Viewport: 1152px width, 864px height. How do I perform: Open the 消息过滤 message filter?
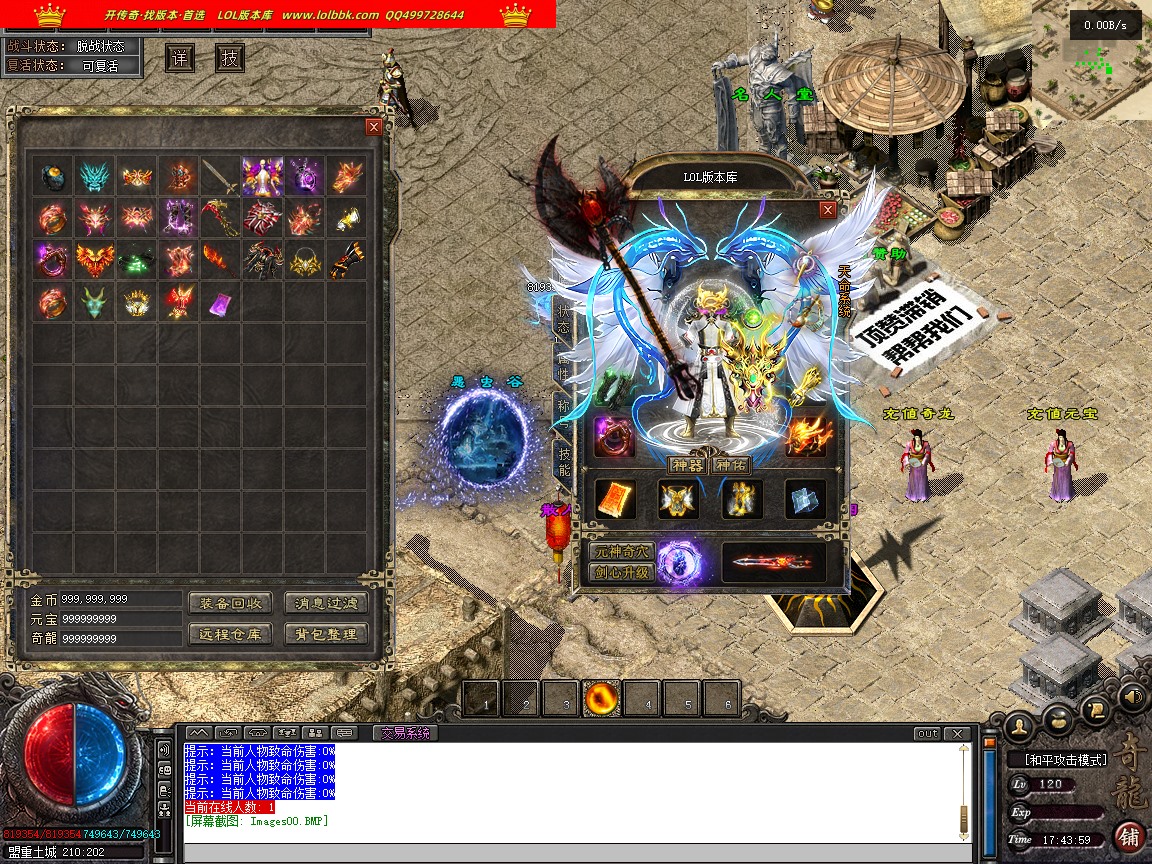(326, 603)
